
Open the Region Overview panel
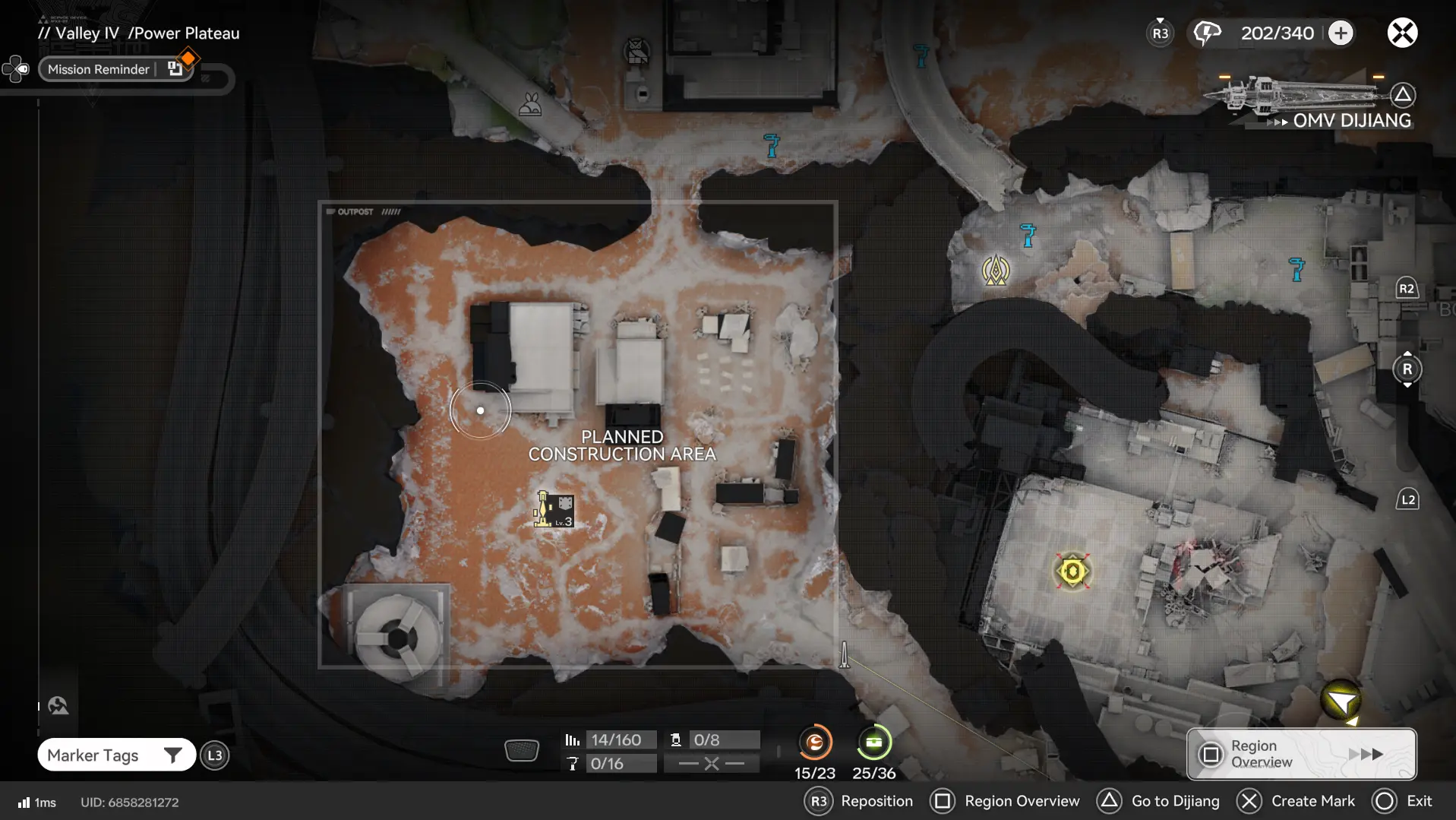(1301, 754)
